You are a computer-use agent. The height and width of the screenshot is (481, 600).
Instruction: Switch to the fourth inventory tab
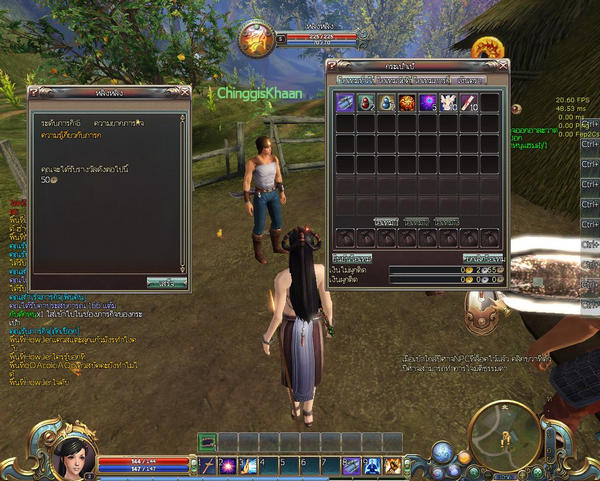(472, 80)
